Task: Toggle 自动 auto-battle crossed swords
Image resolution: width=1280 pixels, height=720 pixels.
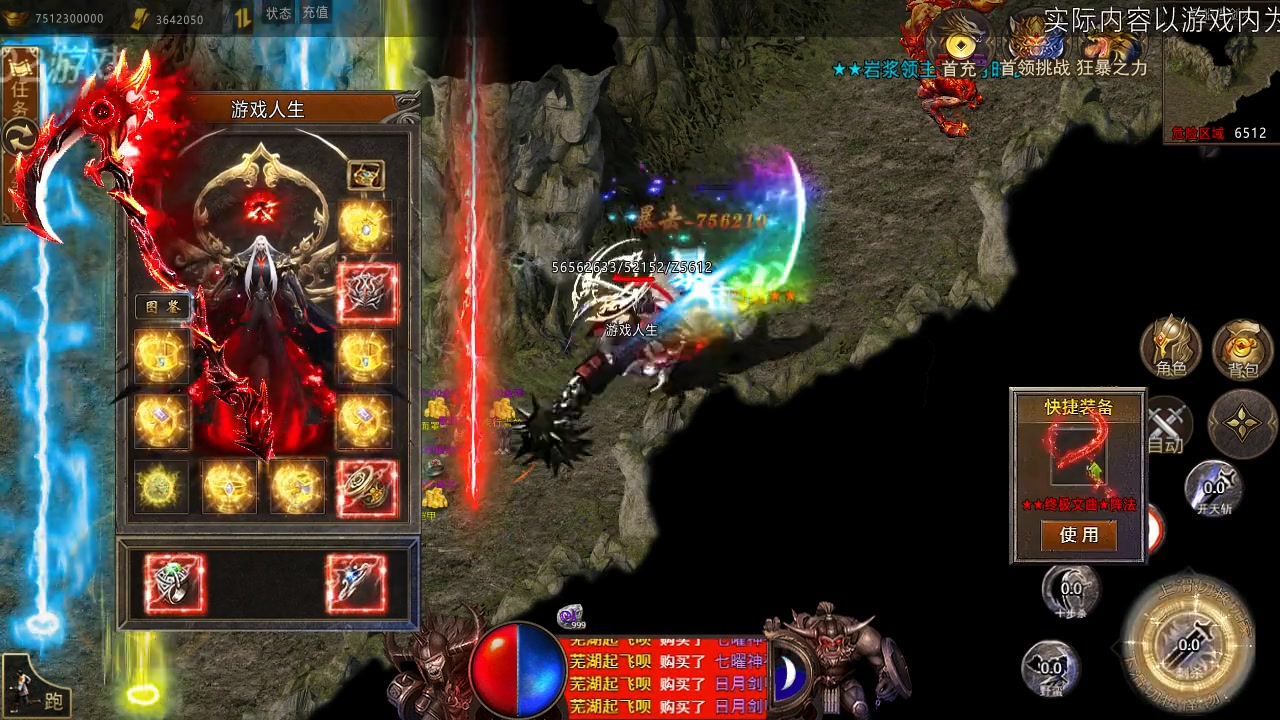Action: pyautogui.click(x=1166, y=426)
